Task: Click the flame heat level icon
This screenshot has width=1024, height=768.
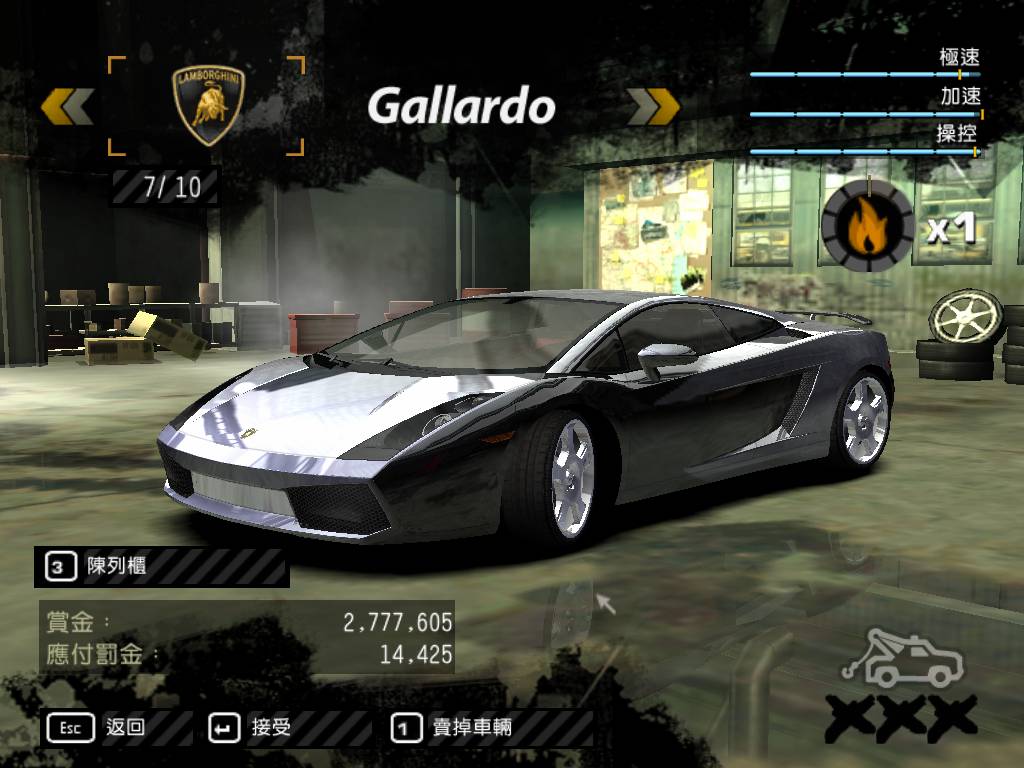Action: (867, 225)
